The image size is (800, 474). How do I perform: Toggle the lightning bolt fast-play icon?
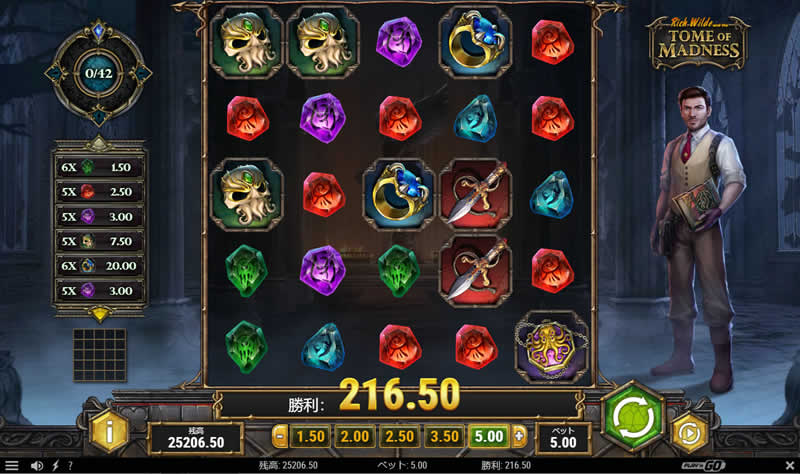pyautogui.click(x=55, y=466)
